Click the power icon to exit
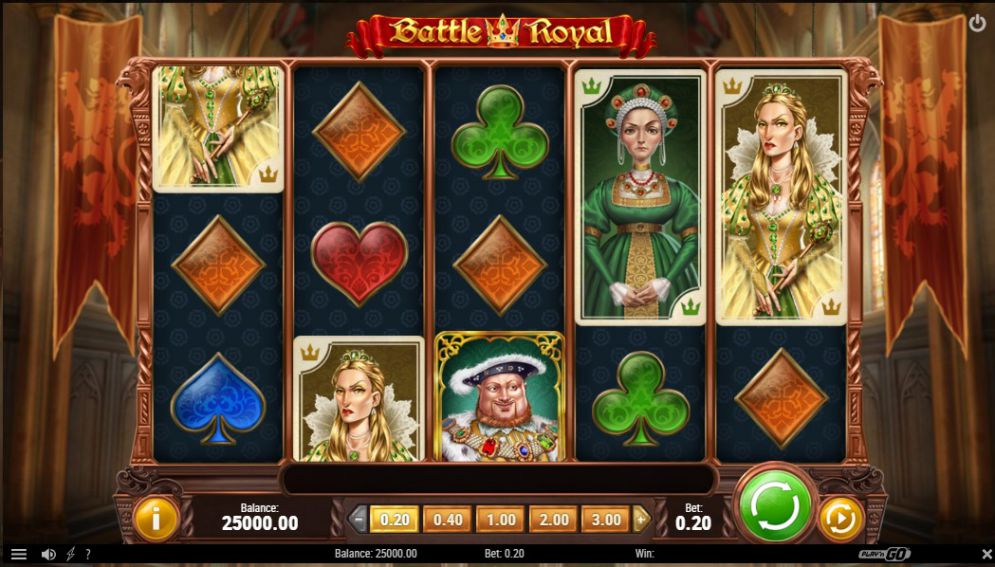Image resolution: width=995 pixels, height=567 pixels. [x=976, y=22]
